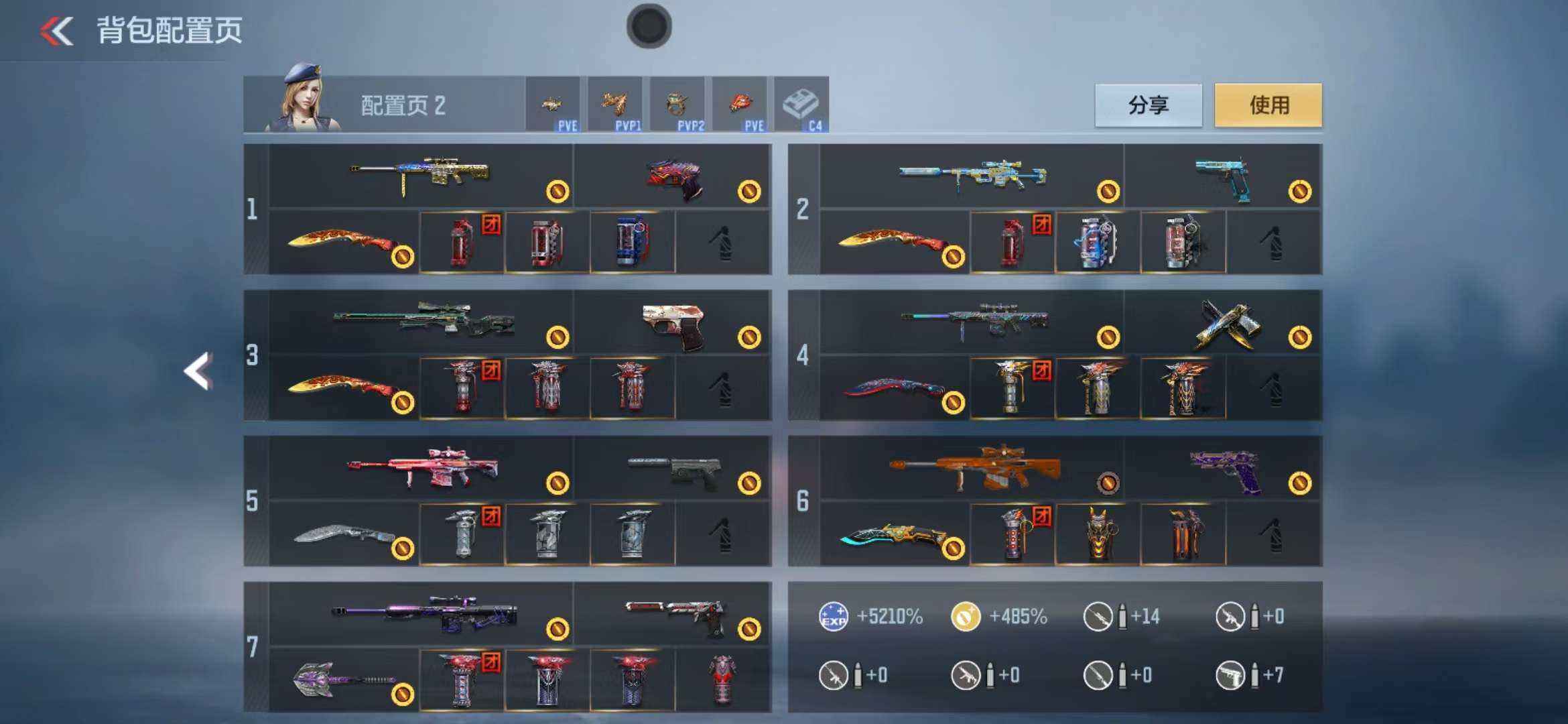
Task: Click the character avatar portrait
Action: pyautogui.click(x=303, y=101)
